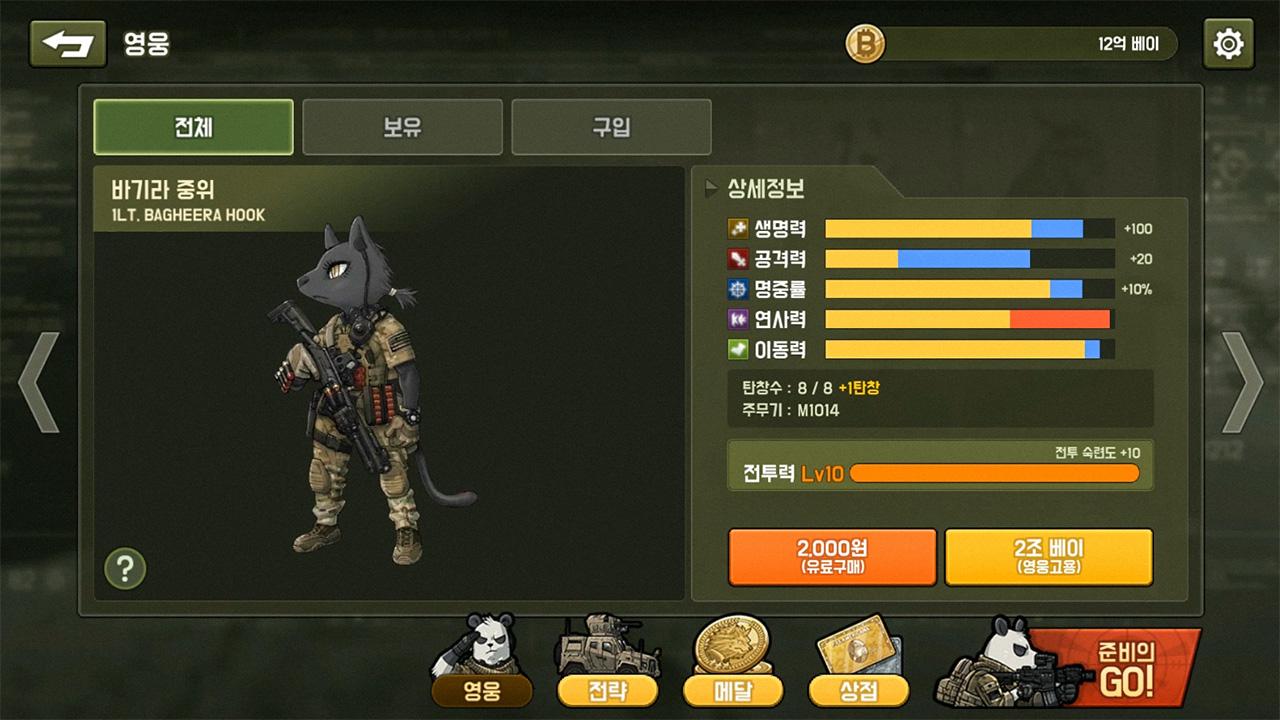Hire the hero for 2조 베이
The width and height of the screenshot is (1280, 720).
point(1048,556)
